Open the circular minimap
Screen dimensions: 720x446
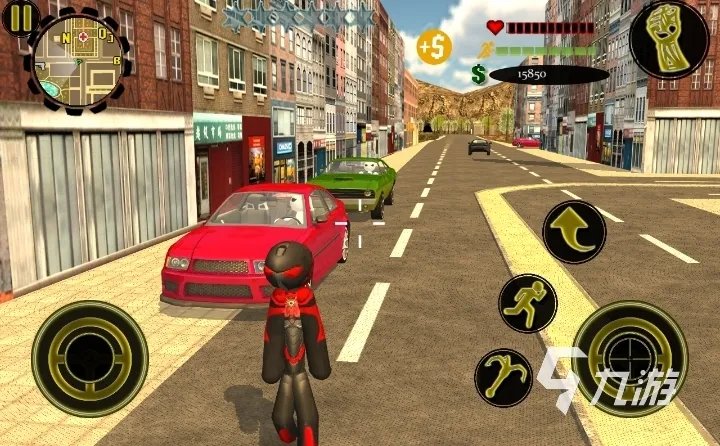pyautogui.click(x=77, y=56)
